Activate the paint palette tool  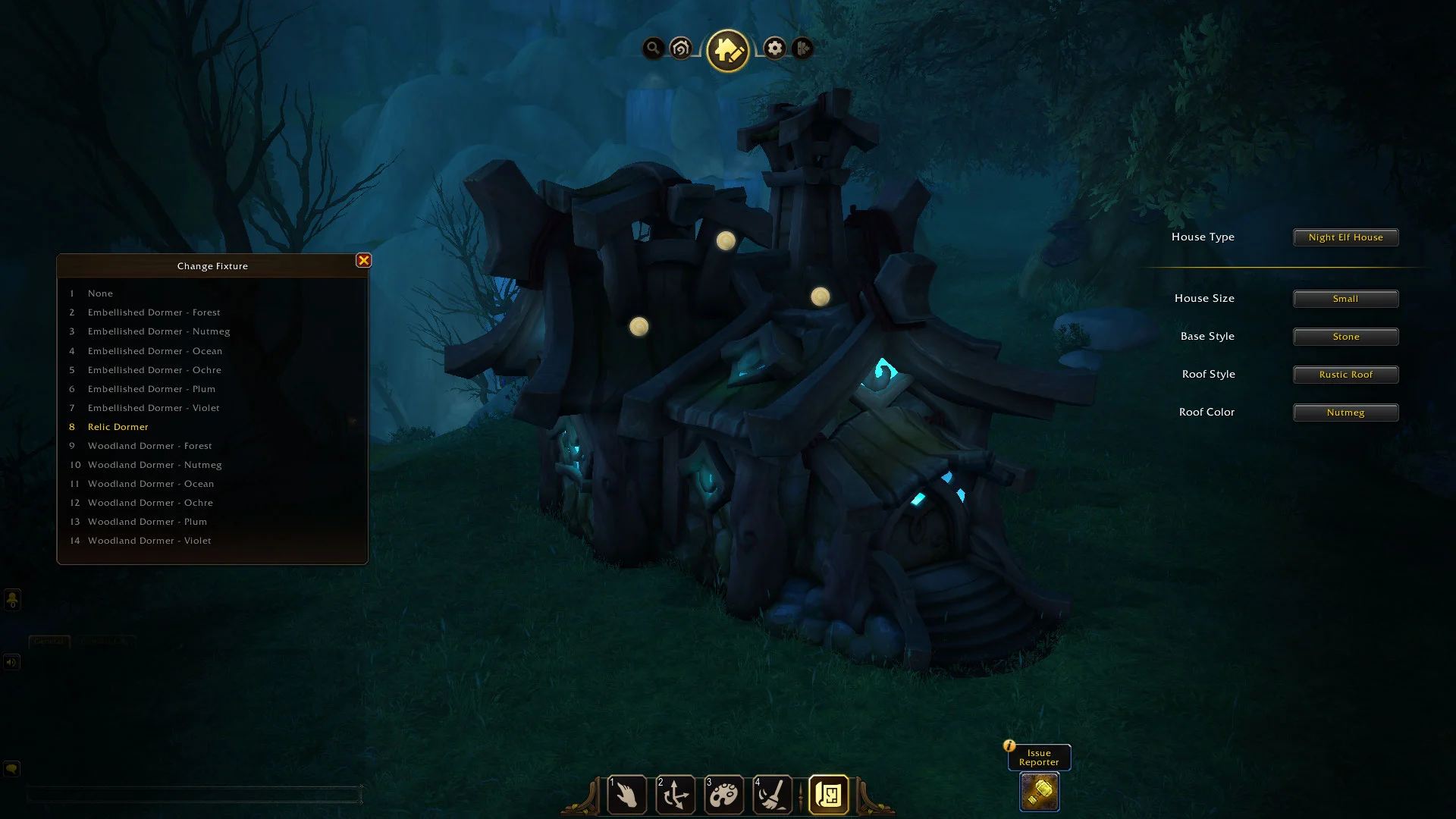724,795
